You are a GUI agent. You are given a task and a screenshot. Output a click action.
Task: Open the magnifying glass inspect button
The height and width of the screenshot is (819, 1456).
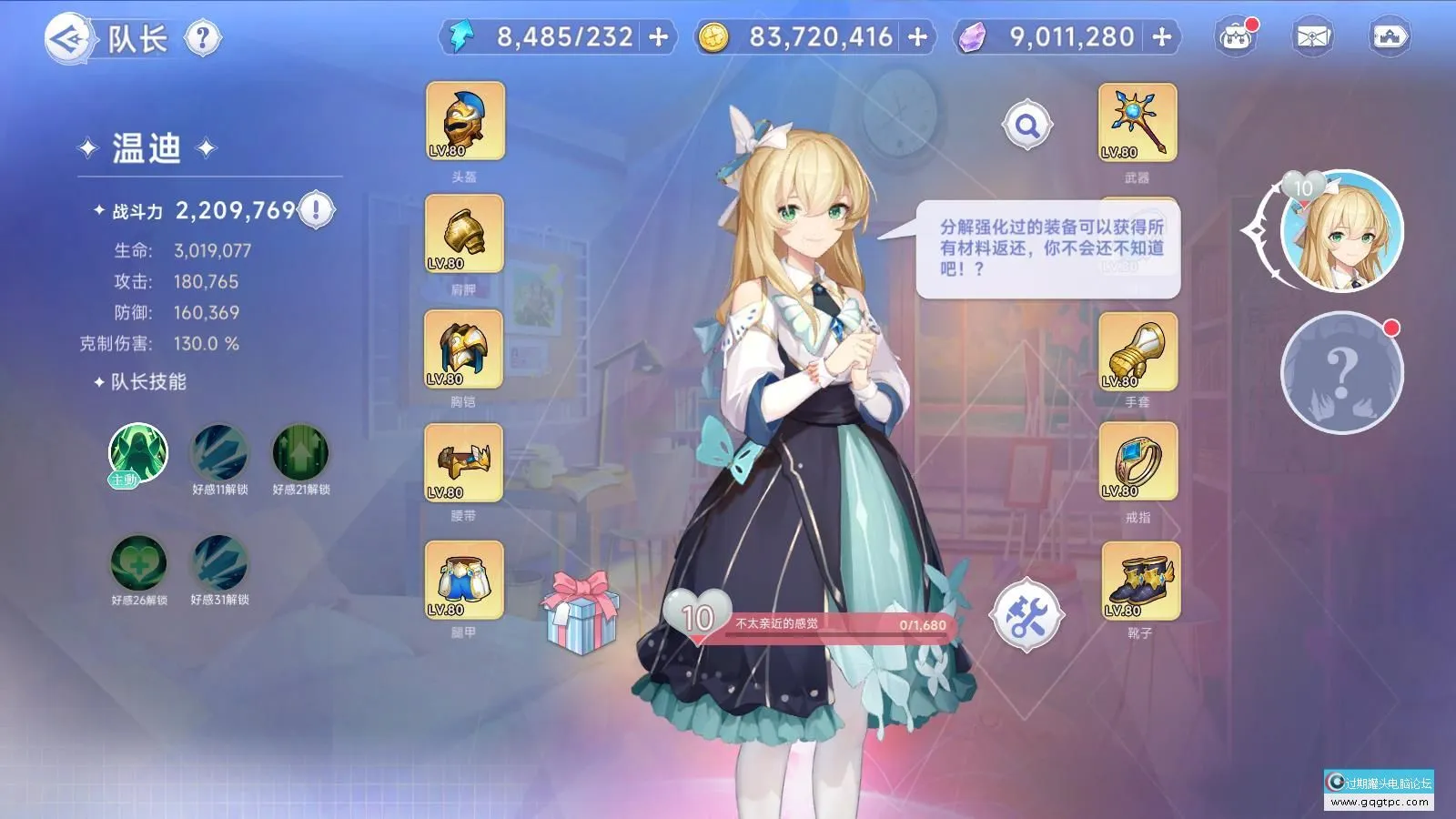[x=1027, y=125]
